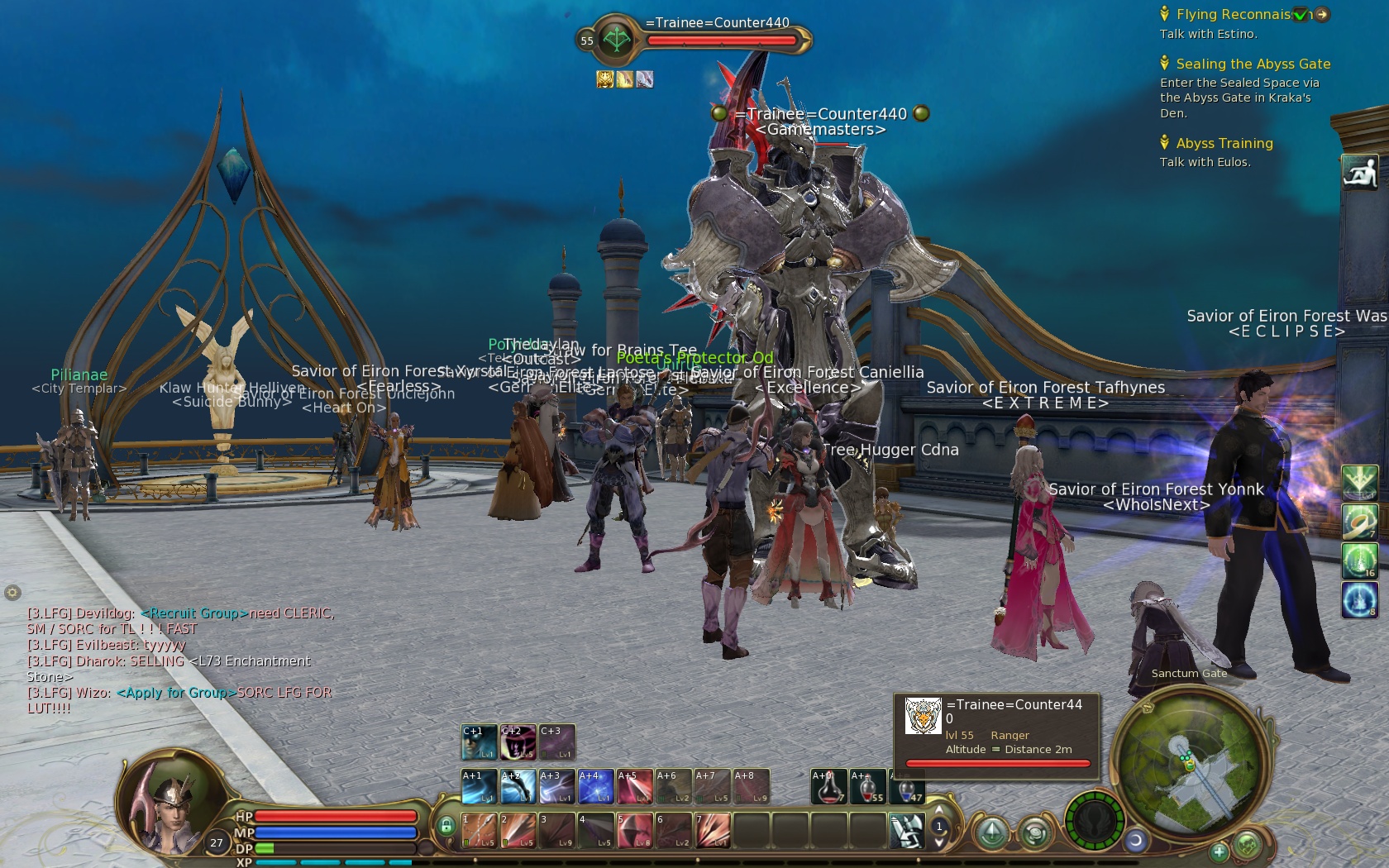Click the arrow button beside Flying Reconnaissance

coord(1322,14)
